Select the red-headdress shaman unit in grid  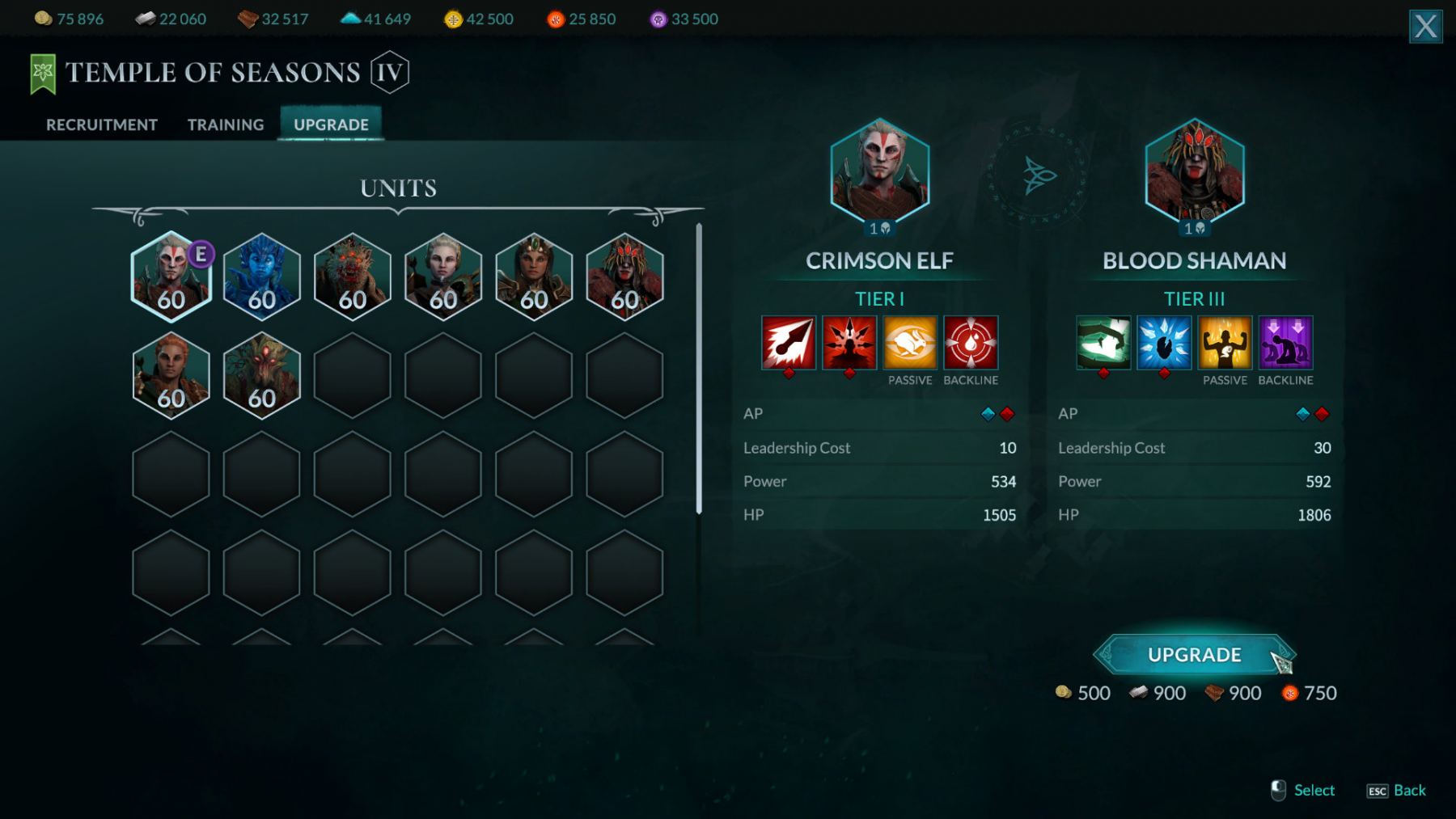(624, 277)
